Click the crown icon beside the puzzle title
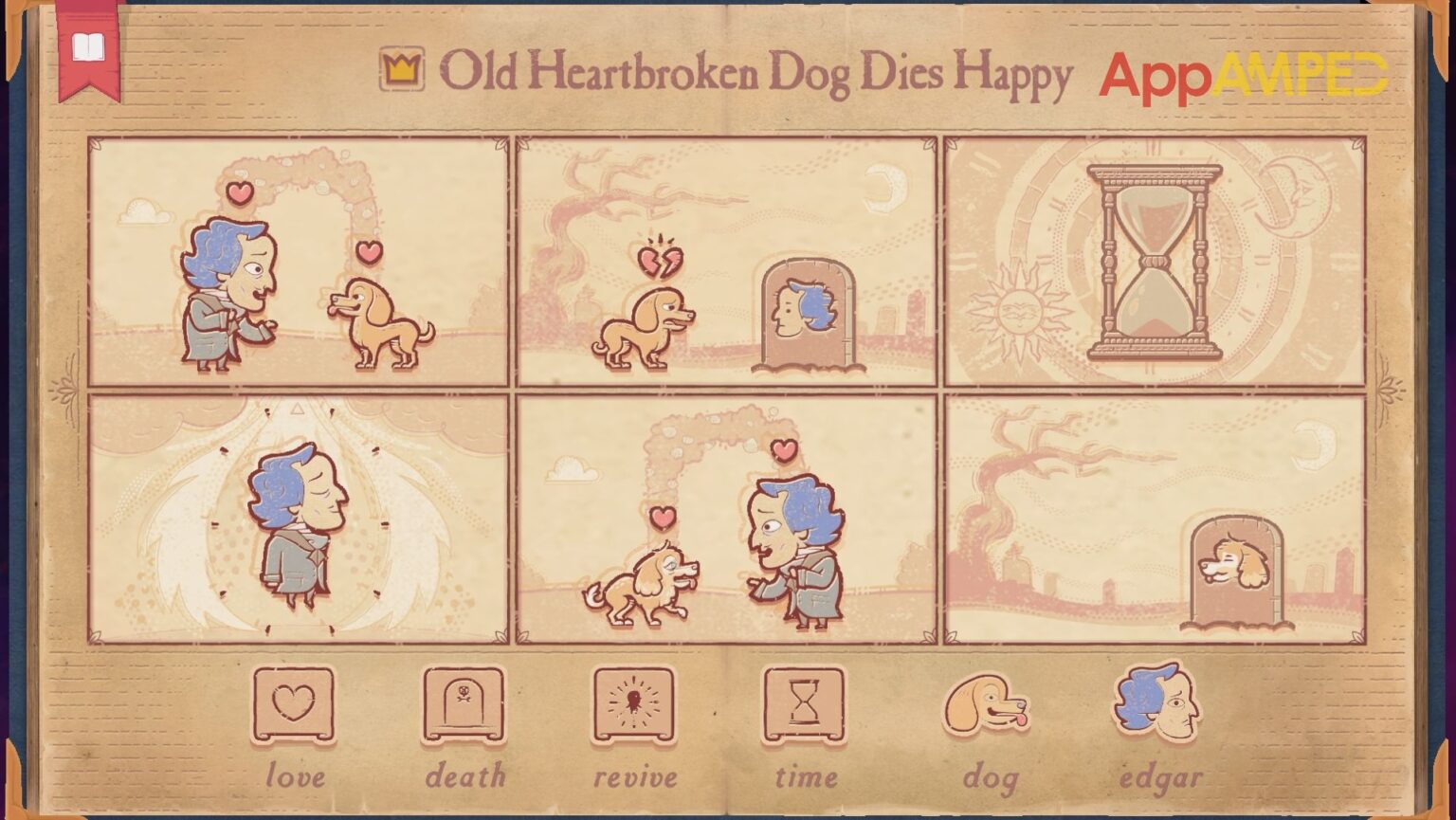Viewport: 1456px width, 820px height. pos(402,70)
